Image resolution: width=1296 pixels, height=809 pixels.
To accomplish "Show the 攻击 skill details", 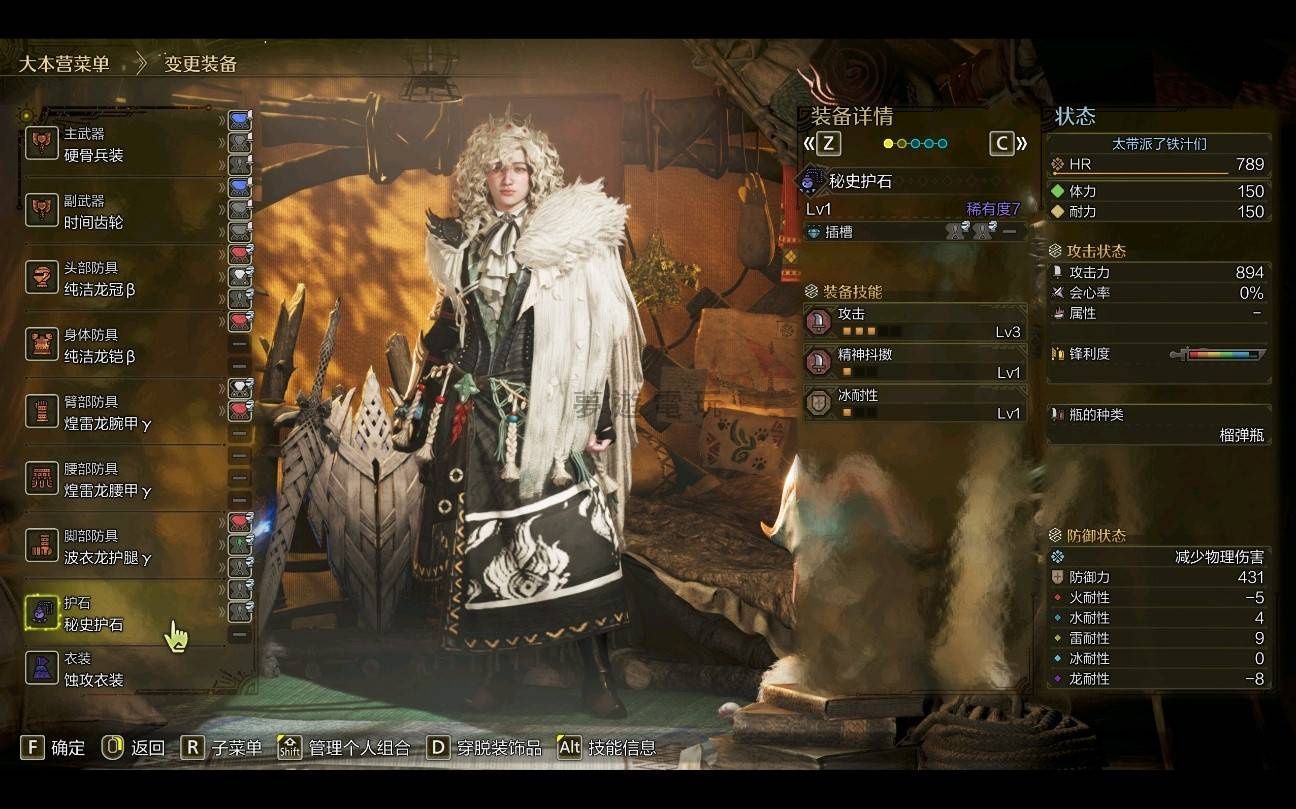I will (x=915, y=322).
